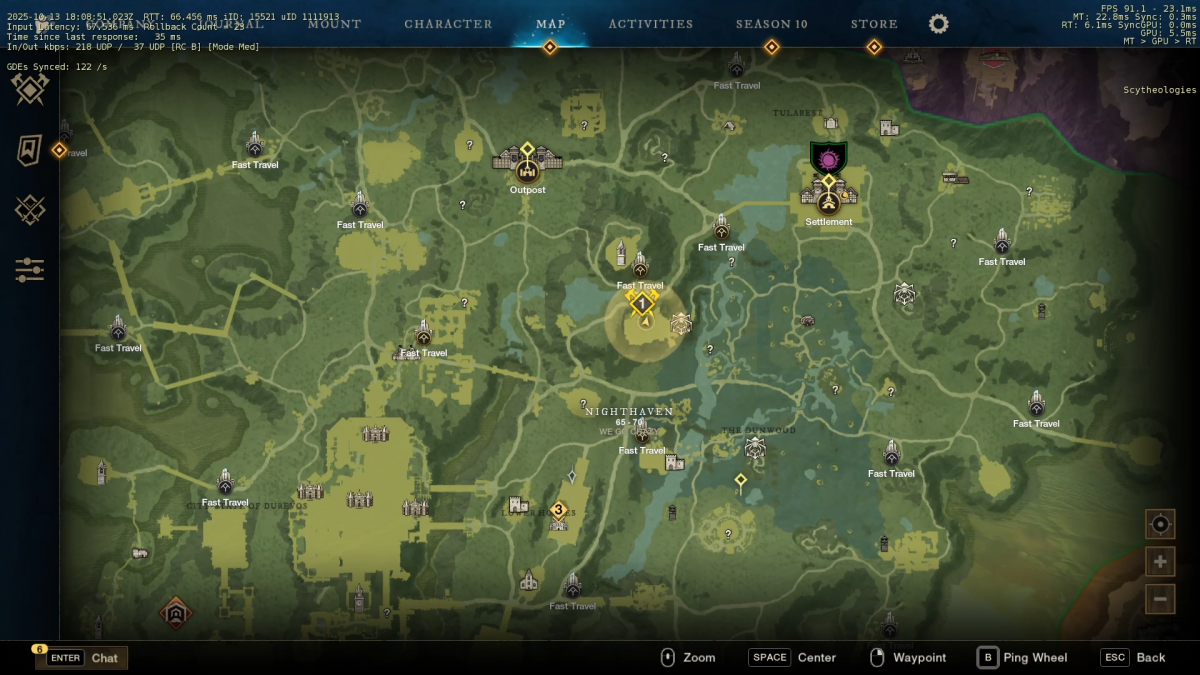Recenter the map with the crosshair button

1160,524
